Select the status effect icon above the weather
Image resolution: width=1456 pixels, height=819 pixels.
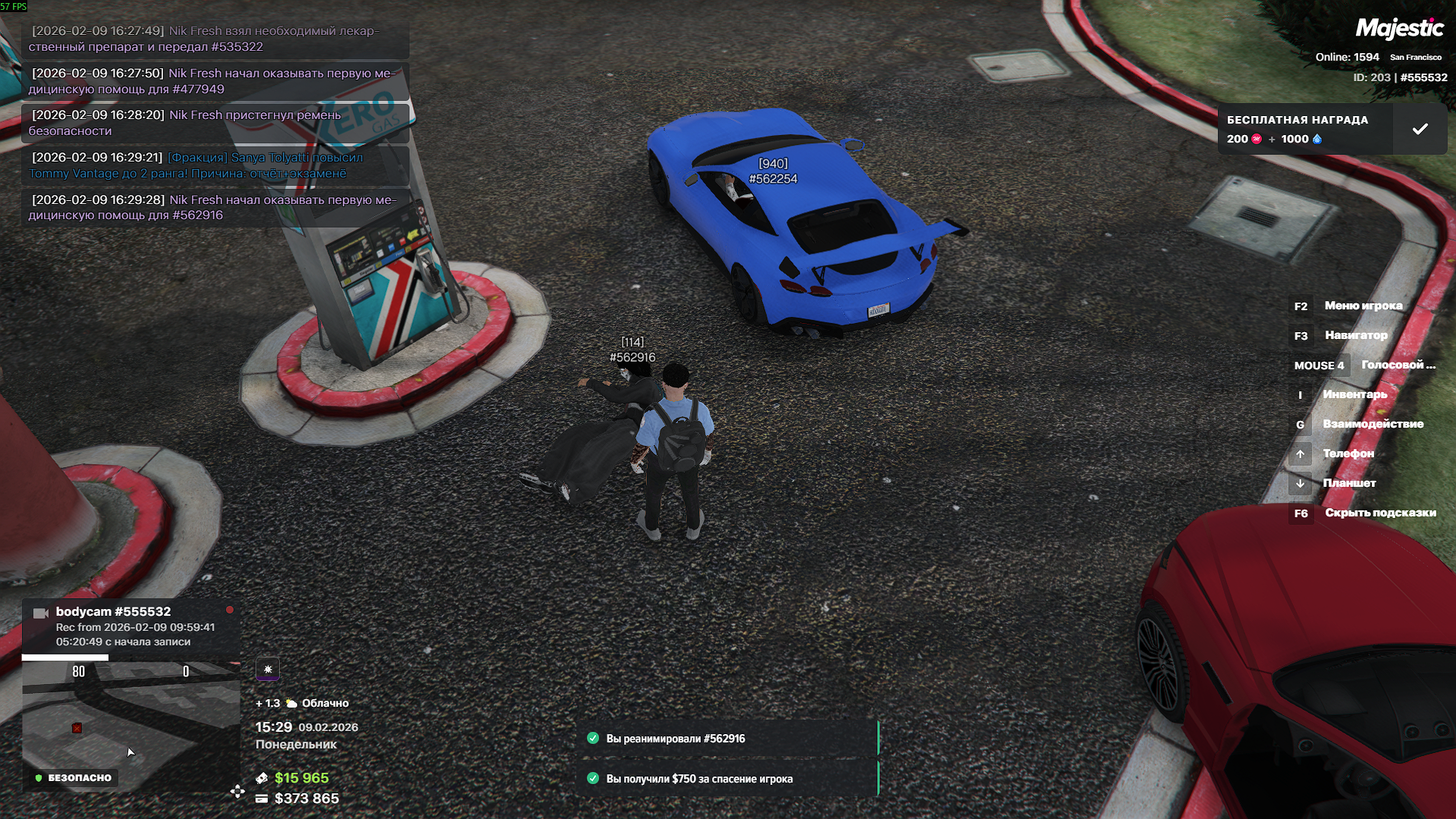pos(268,670)
